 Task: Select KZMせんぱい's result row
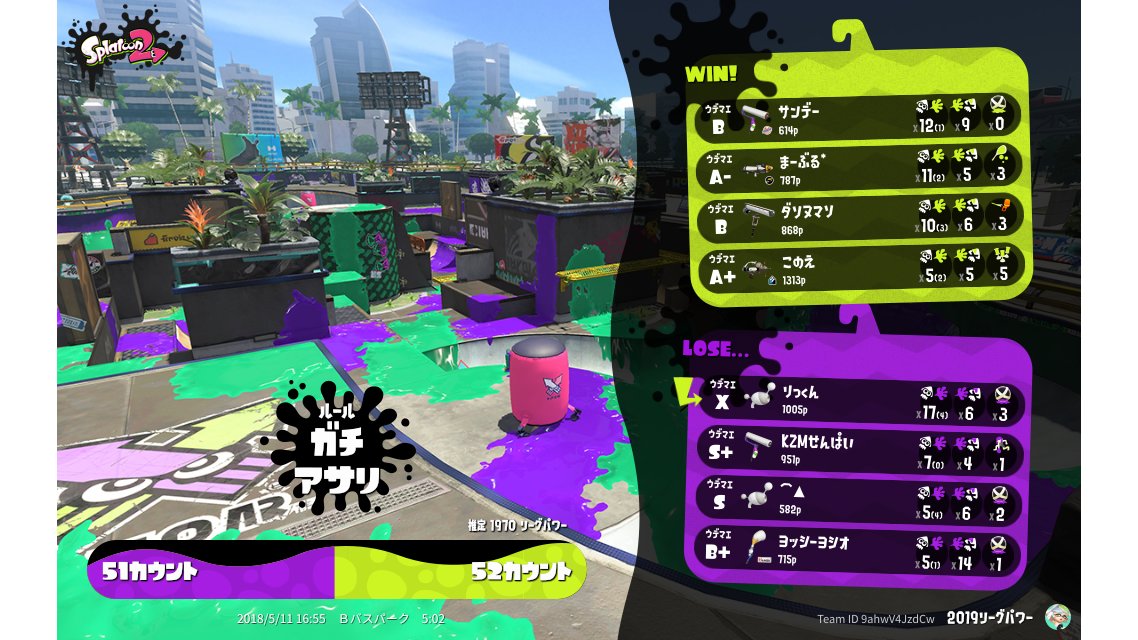point(862,448)
